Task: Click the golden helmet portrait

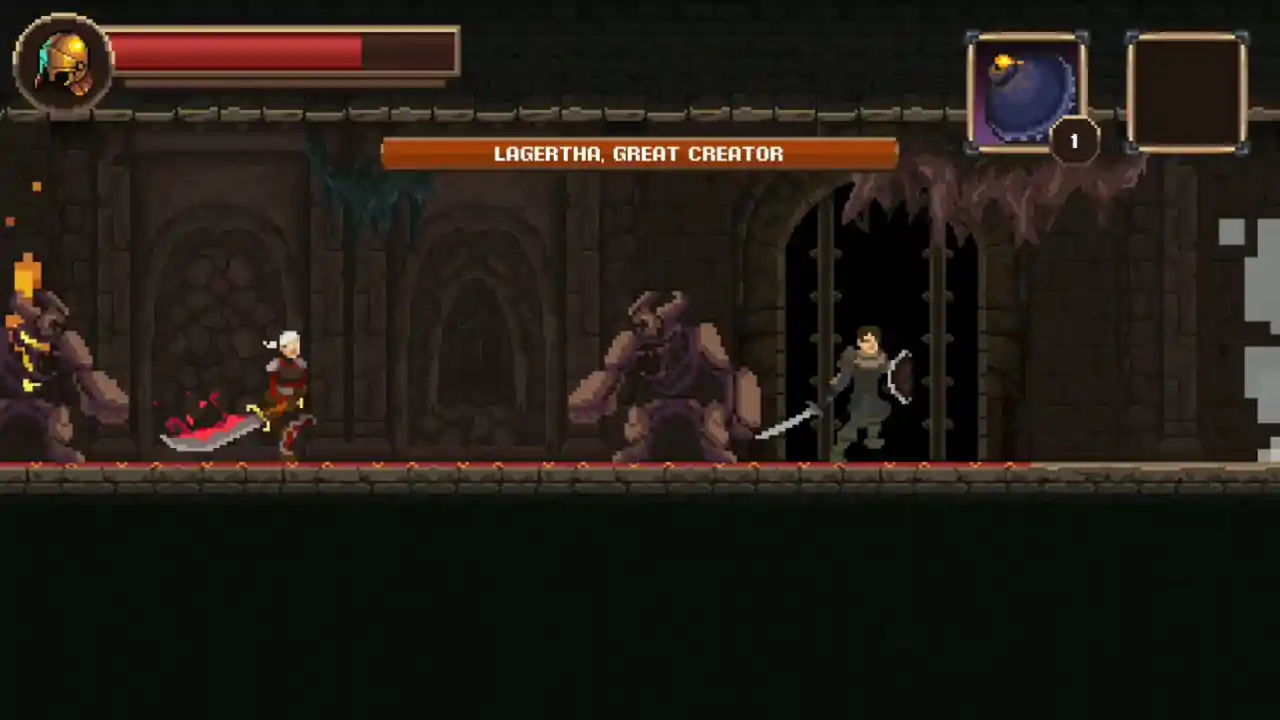Action: pos(62,62)
